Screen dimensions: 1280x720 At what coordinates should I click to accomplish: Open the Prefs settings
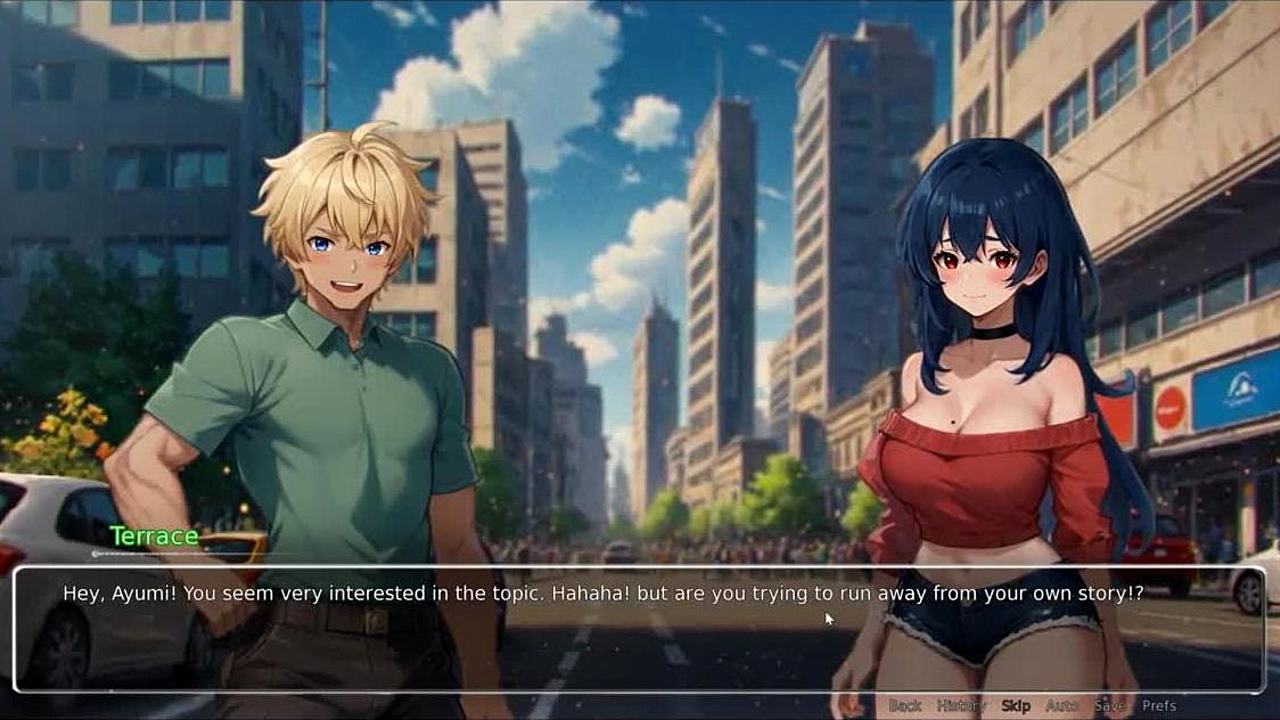[x=1160, y=706]
